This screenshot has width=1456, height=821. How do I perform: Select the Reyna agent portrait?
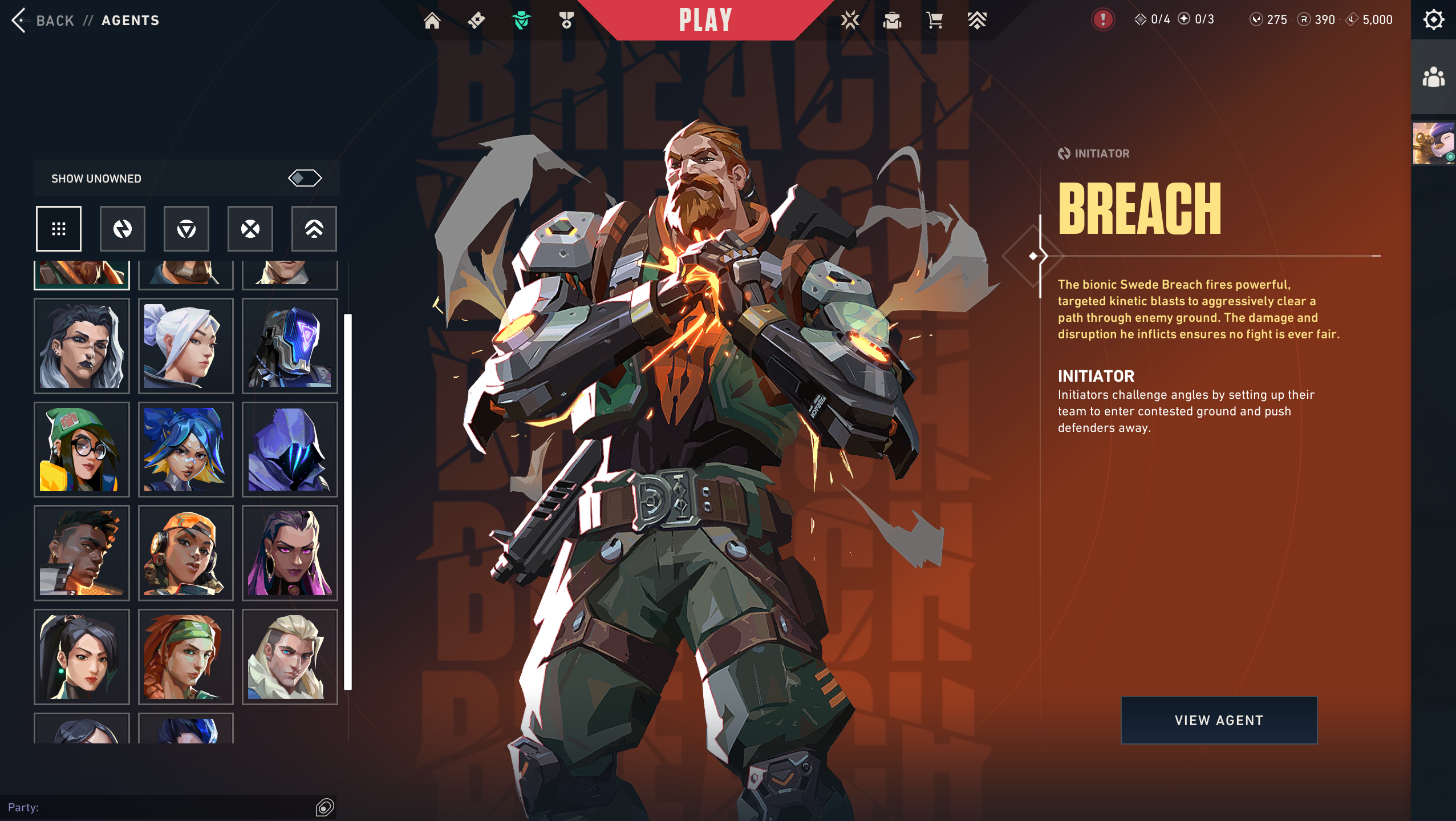pos(290,553)
